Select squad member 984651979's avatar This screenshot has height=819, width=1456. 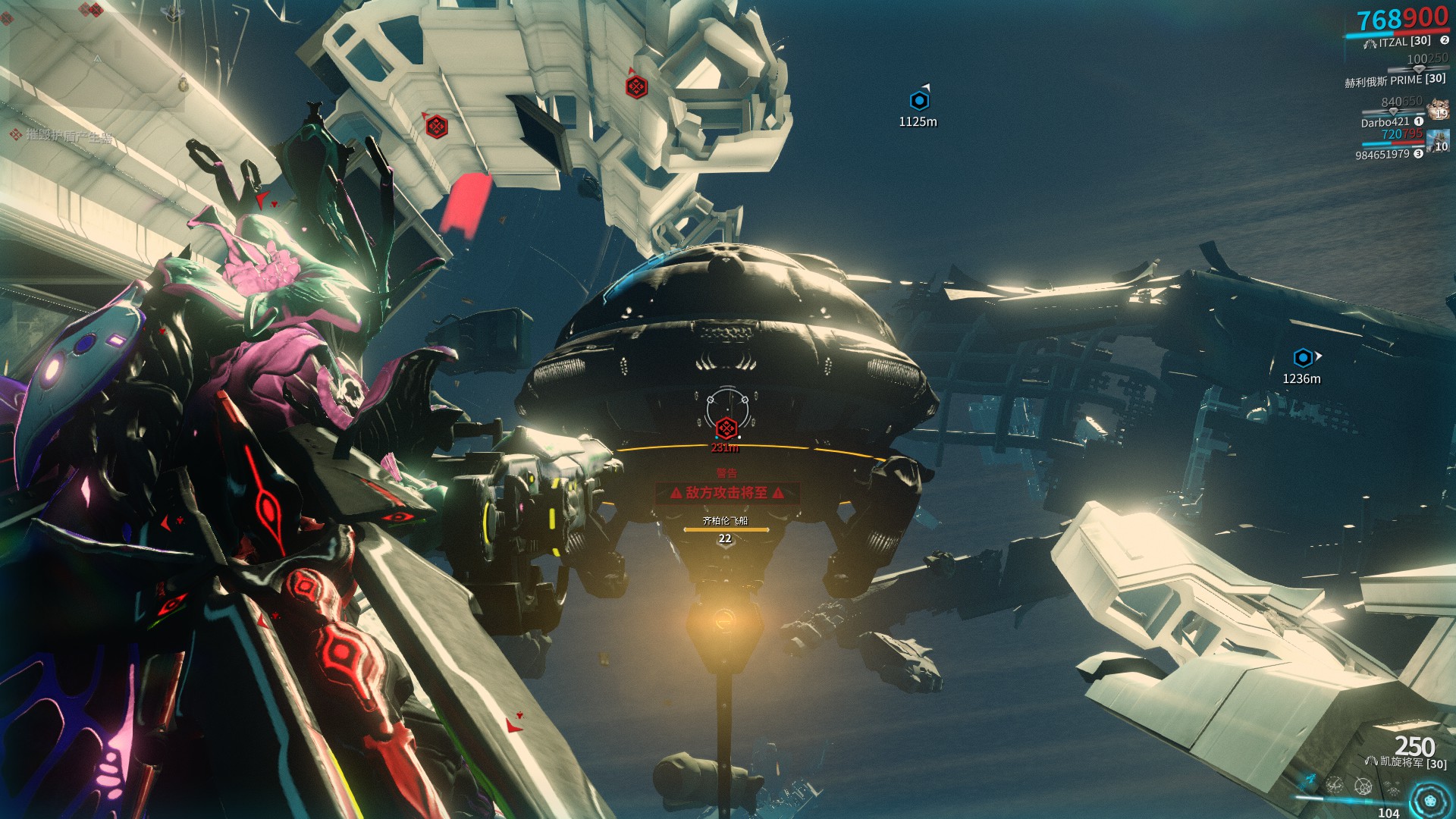pos(1438,141)
